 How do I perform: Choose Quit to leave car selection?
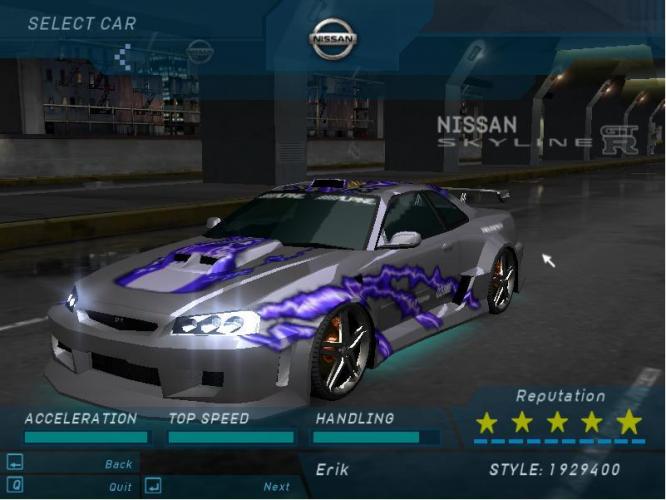tap(120, 487)
